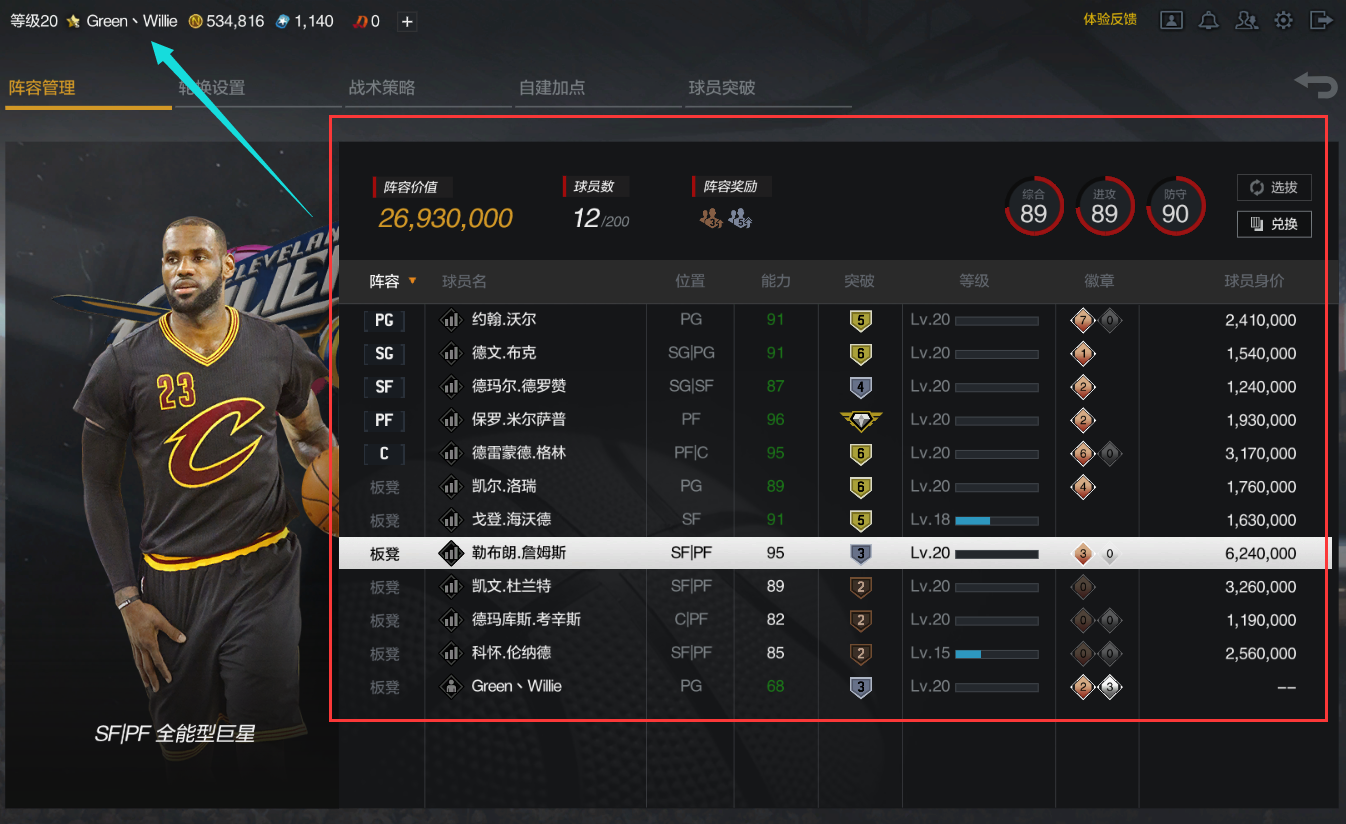Screen dimensions: 1346x824
Task: Expand 勒布朗.詹姆斯's breakthrough badge
Action: (860, 553)
